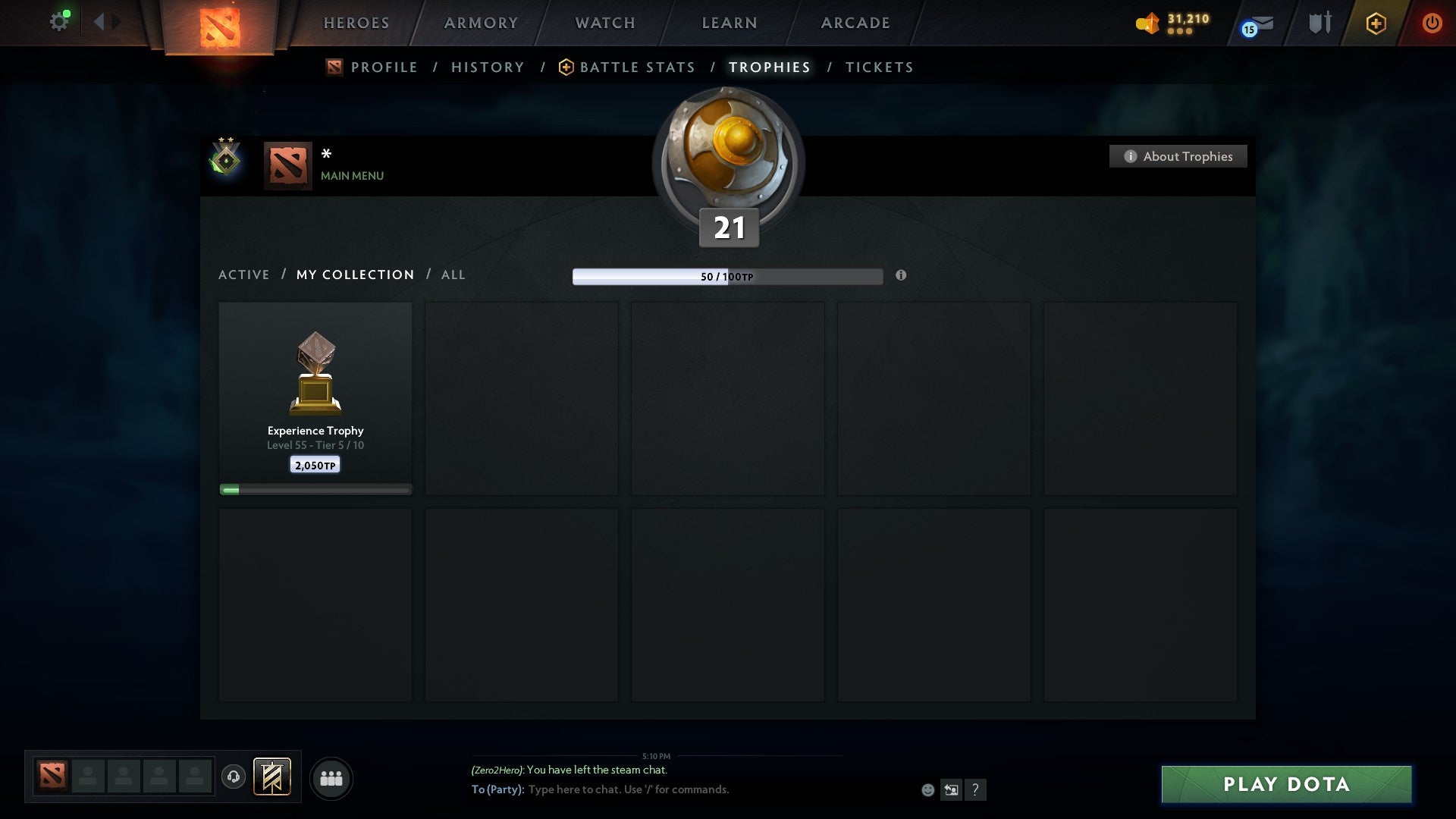Viewport: 1456px width, 819px height.
Task: Open the BATTLE STATS tab
Action: click(x=637, y=67)
